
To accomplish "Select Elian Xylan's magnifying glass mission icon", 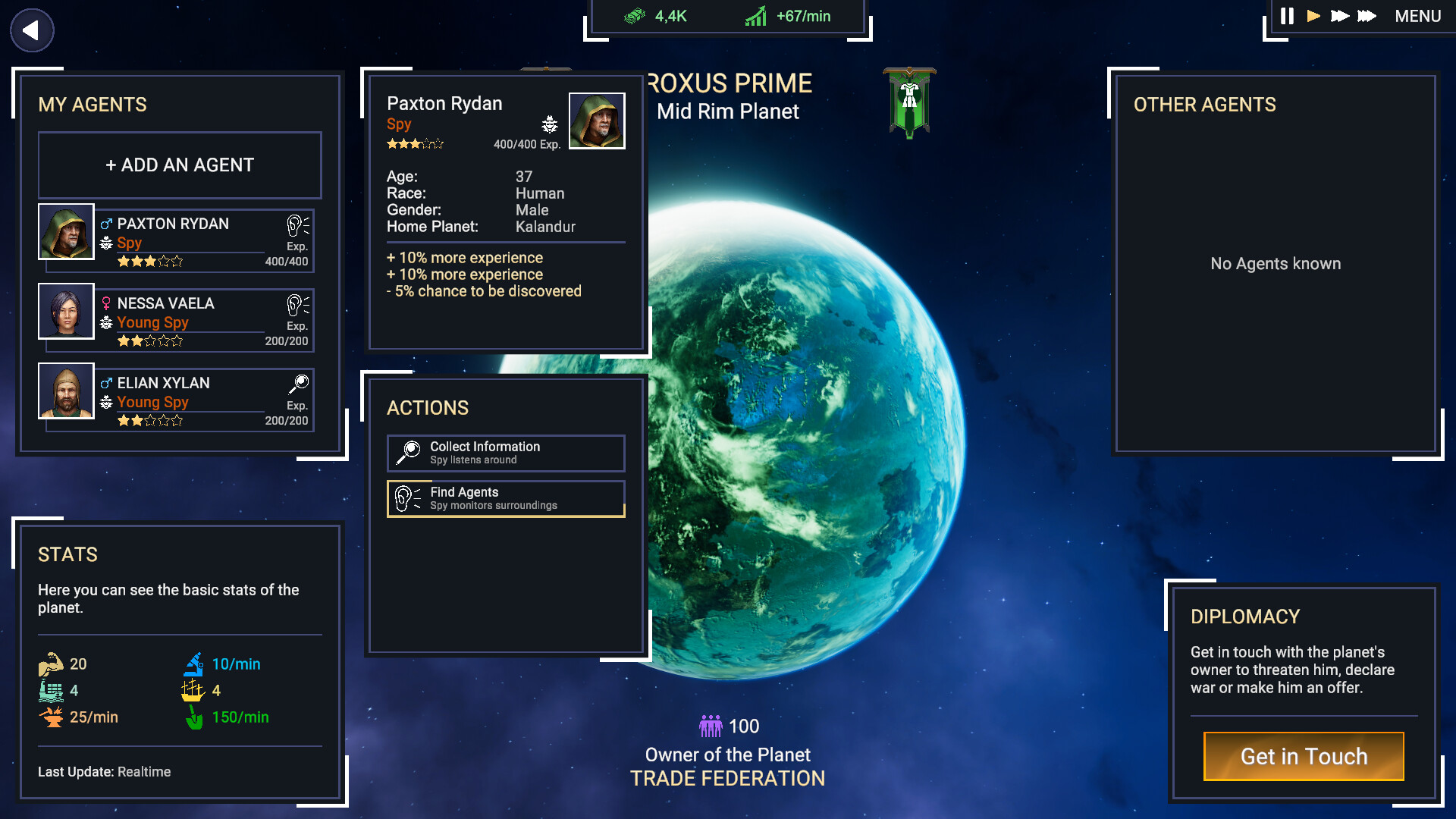I will (299, 384).
